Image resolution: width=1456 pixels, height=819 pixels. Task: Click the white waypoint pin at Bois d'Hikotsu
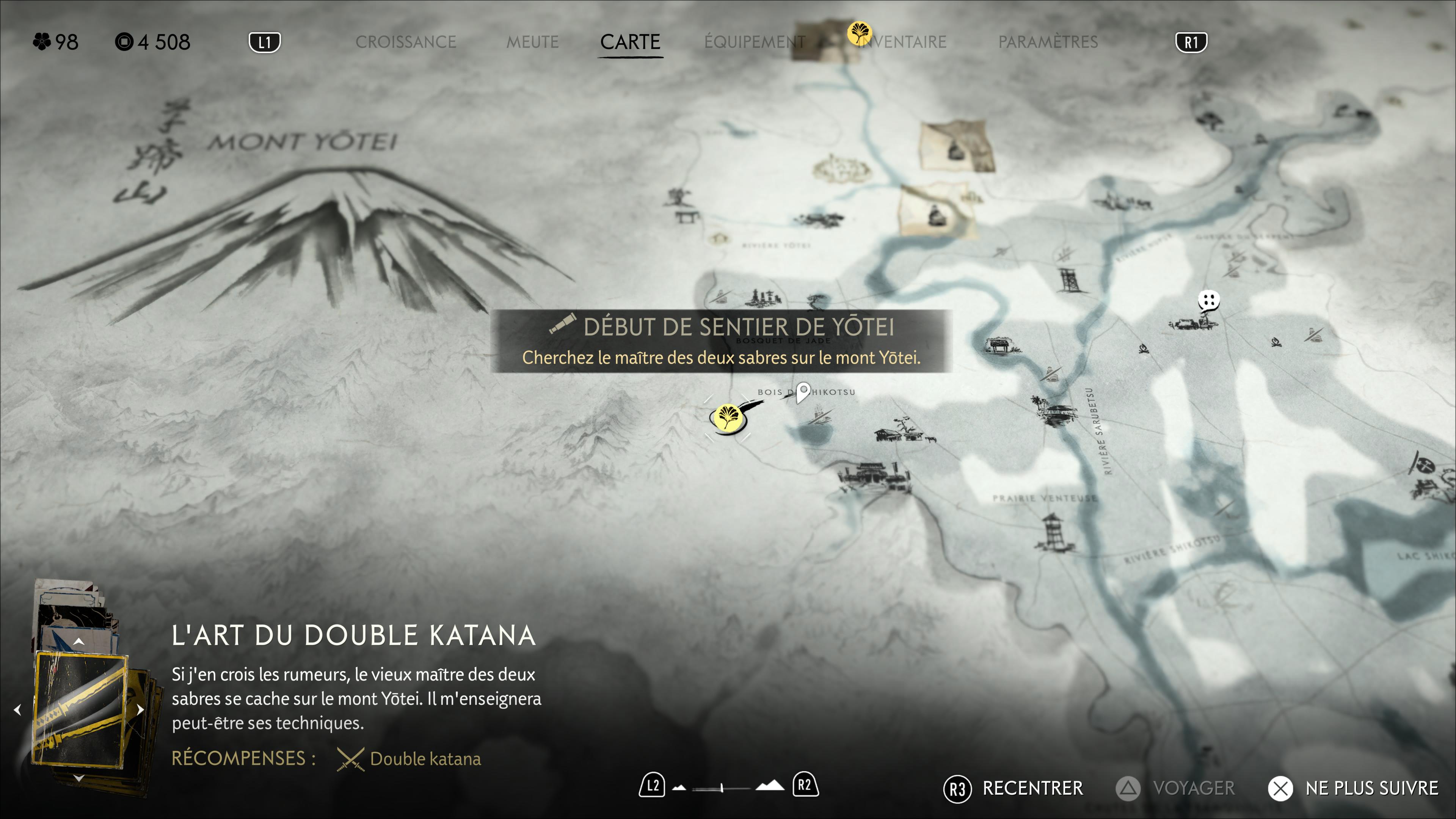point(803,391)
